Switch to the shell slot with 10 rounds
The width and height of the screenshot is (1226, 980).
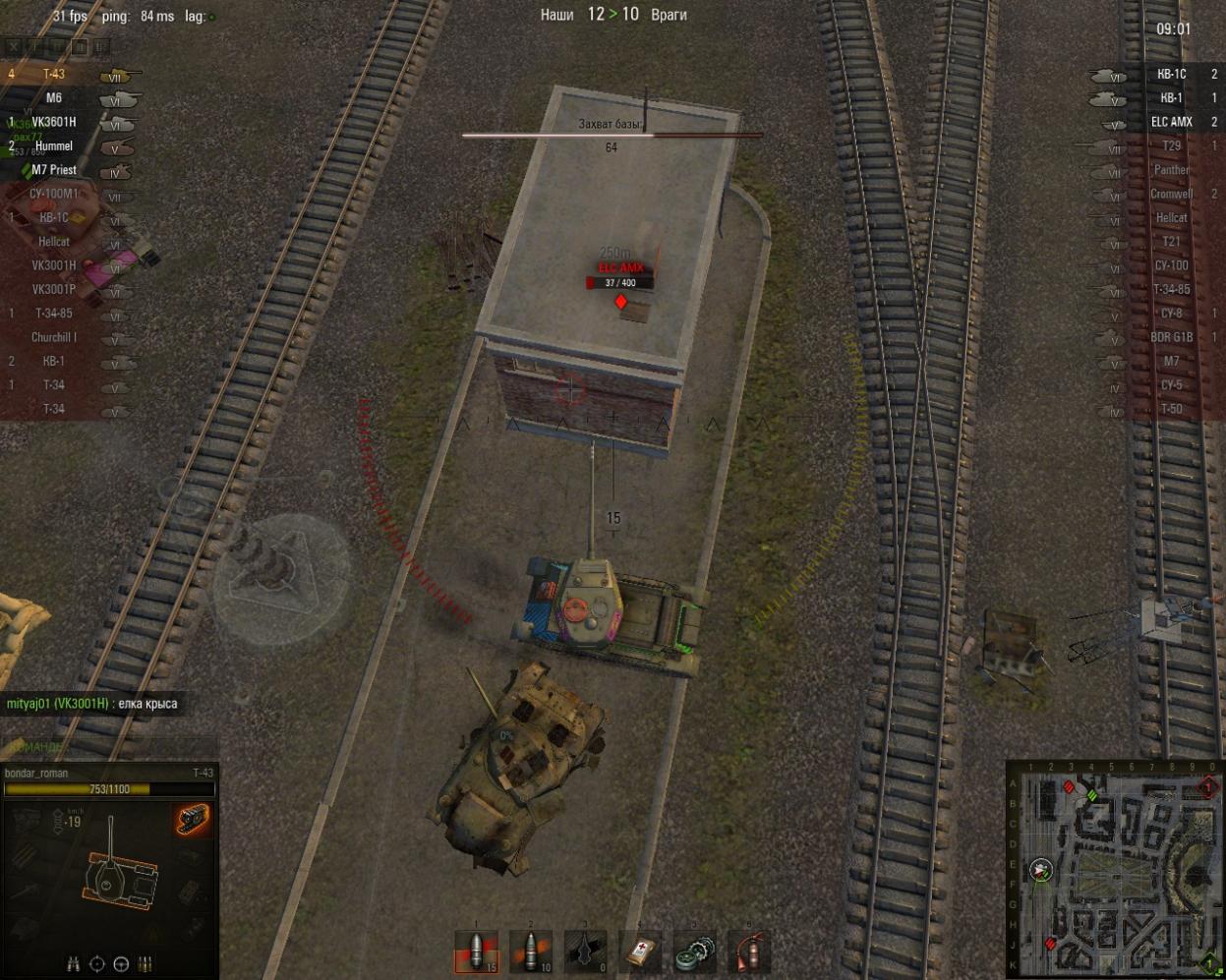coord(531,951)
